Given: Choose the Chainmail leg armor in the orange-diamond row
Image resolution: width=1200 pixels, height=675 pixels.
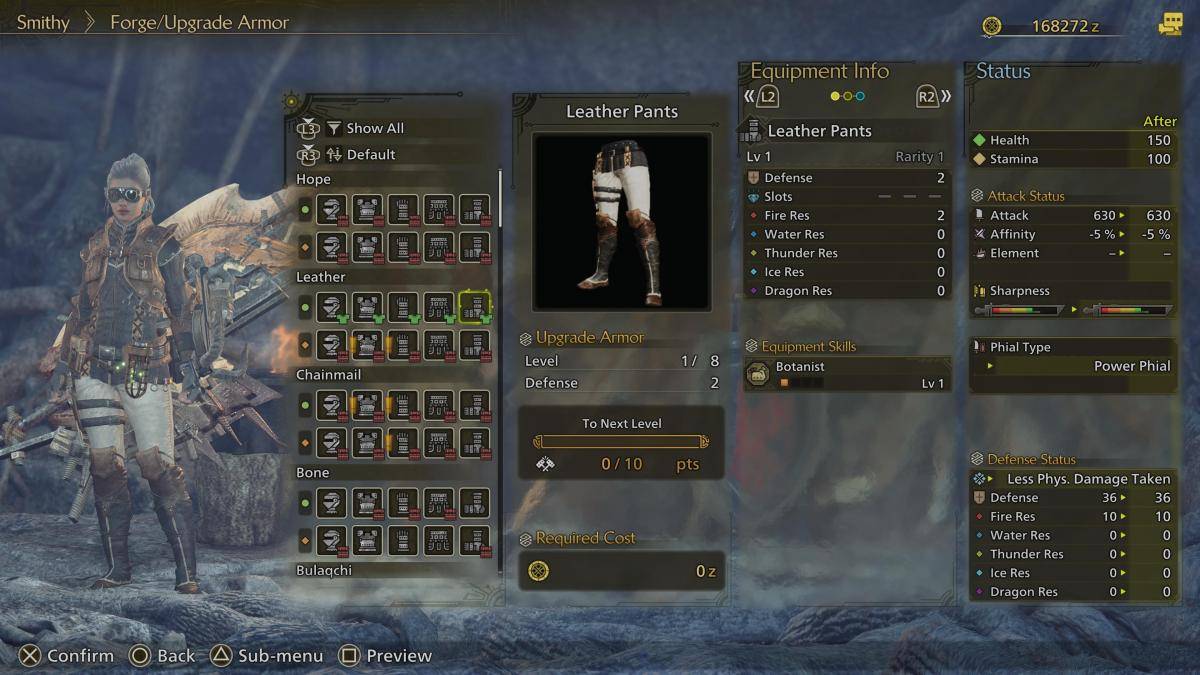Looking at the screenshot, I should click(x=474, y=442).
